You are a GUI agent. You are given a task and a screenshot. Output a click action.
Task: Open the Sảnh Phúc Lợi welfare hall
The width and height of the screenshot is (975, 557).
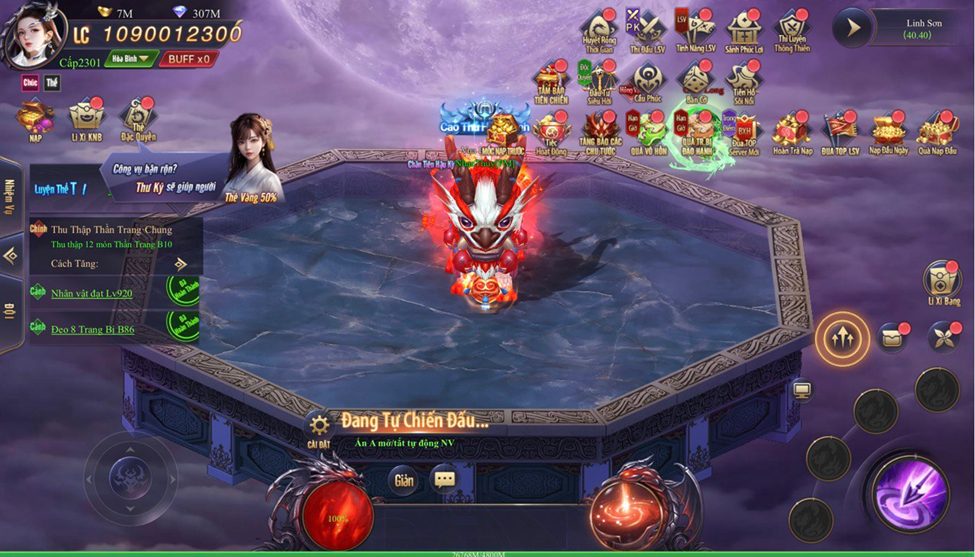[745, 29]
